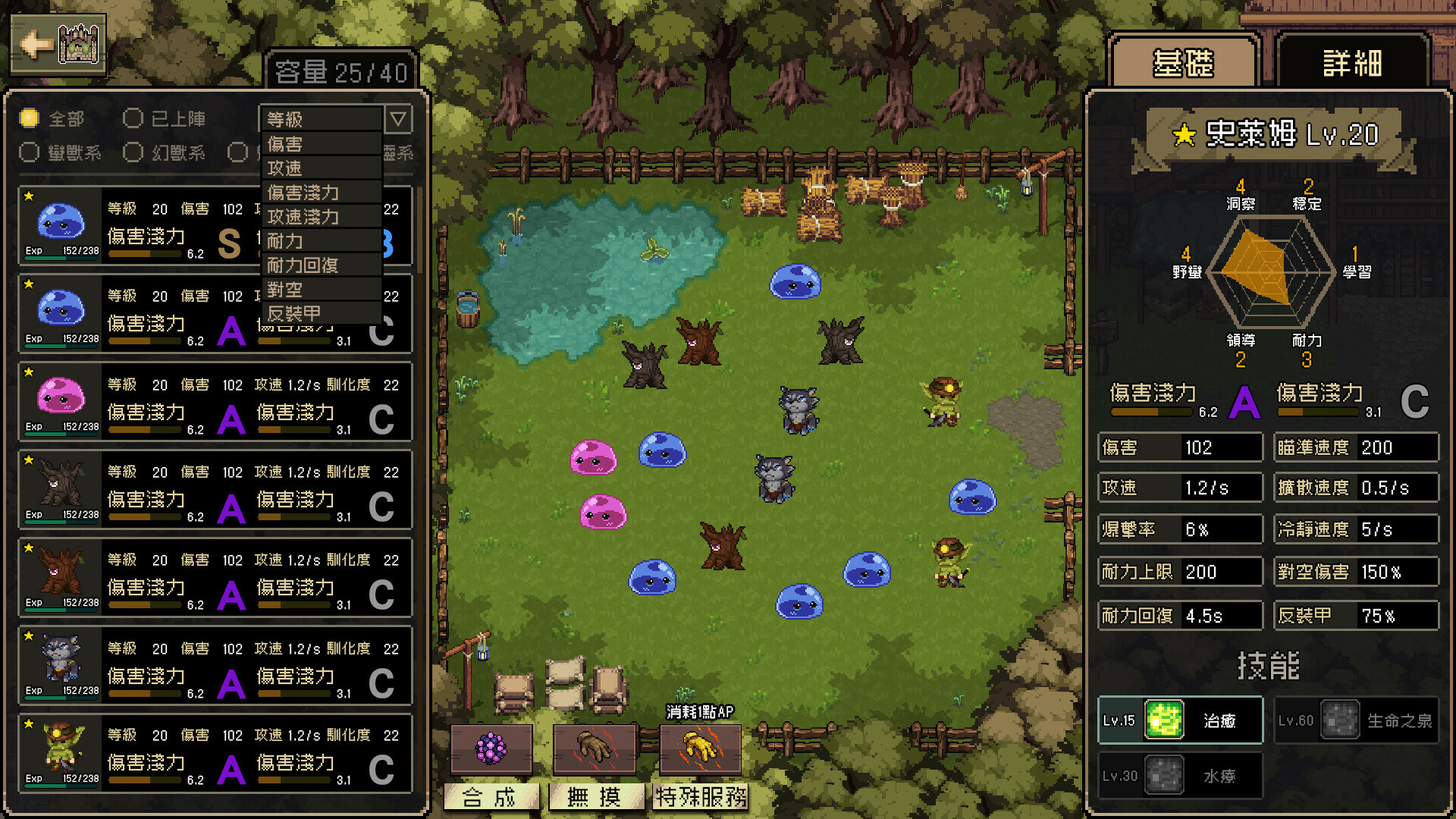Filter list by 幻獸系
This screenshot has width=1456, height=819.
click(133, 152)
